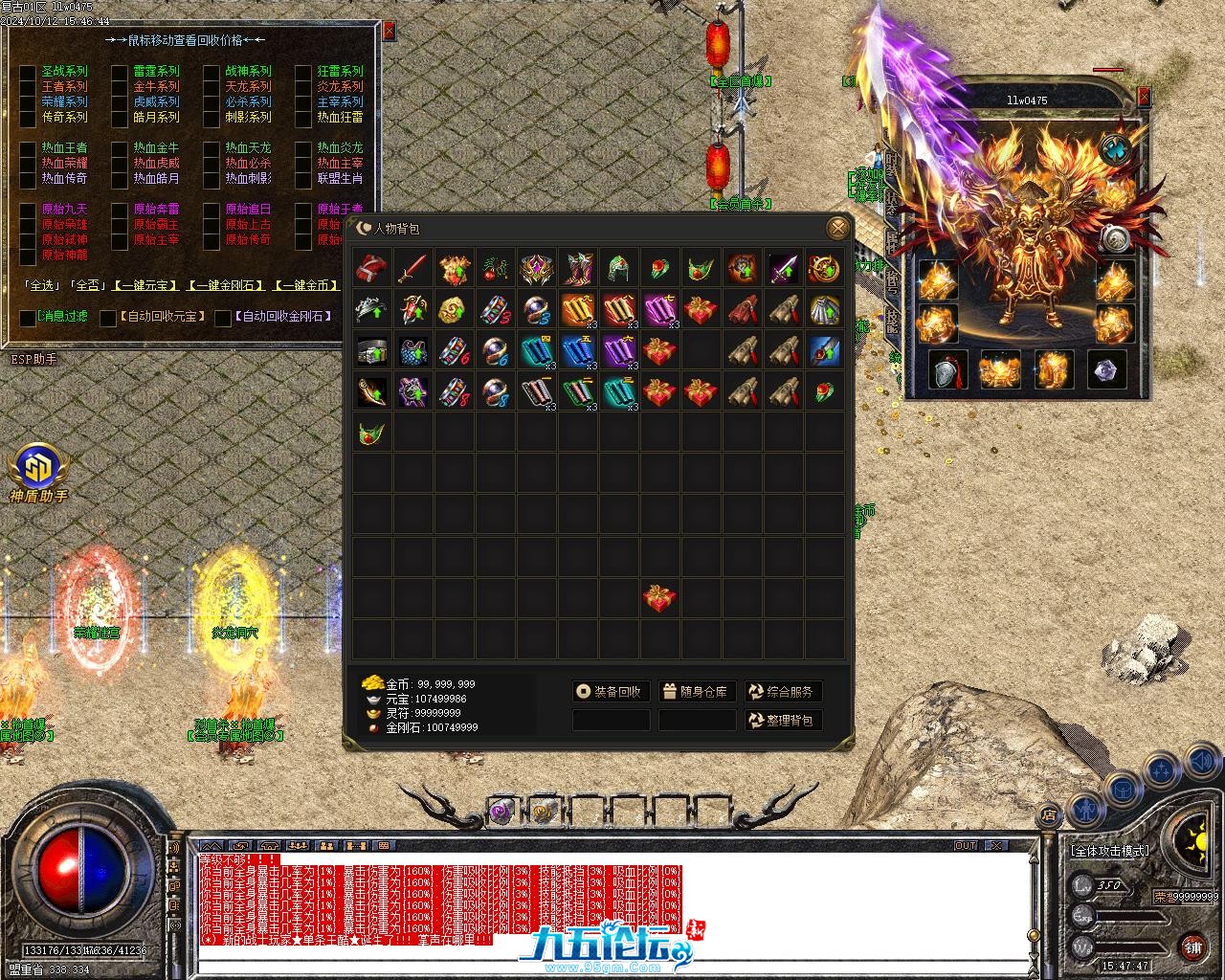1225x980 pixels.
Task: Choose 全否 to deselect all series
Action: [88, 285]
